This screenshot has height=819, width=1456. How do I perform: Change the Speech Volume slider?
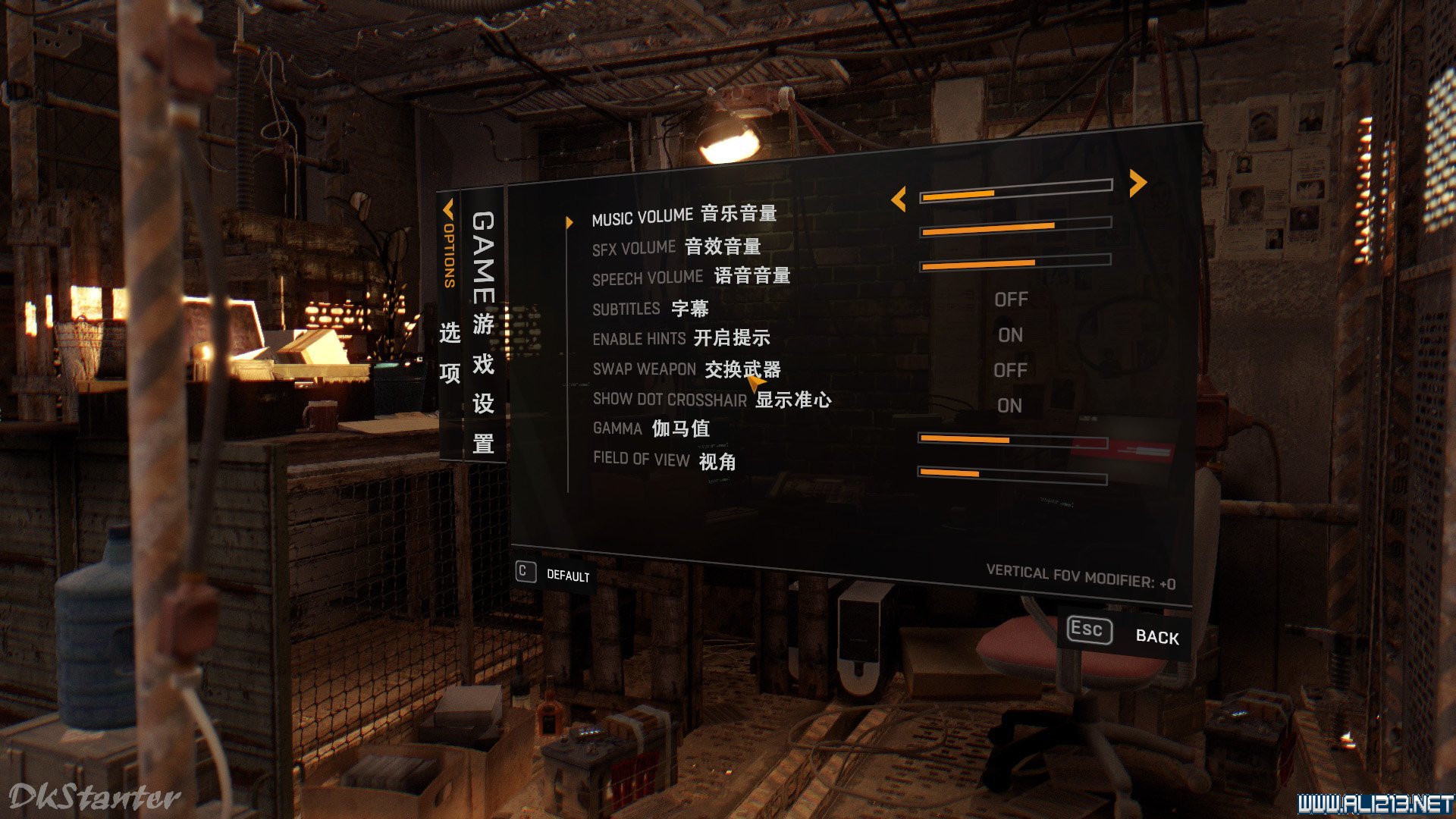click(1015, 262)
